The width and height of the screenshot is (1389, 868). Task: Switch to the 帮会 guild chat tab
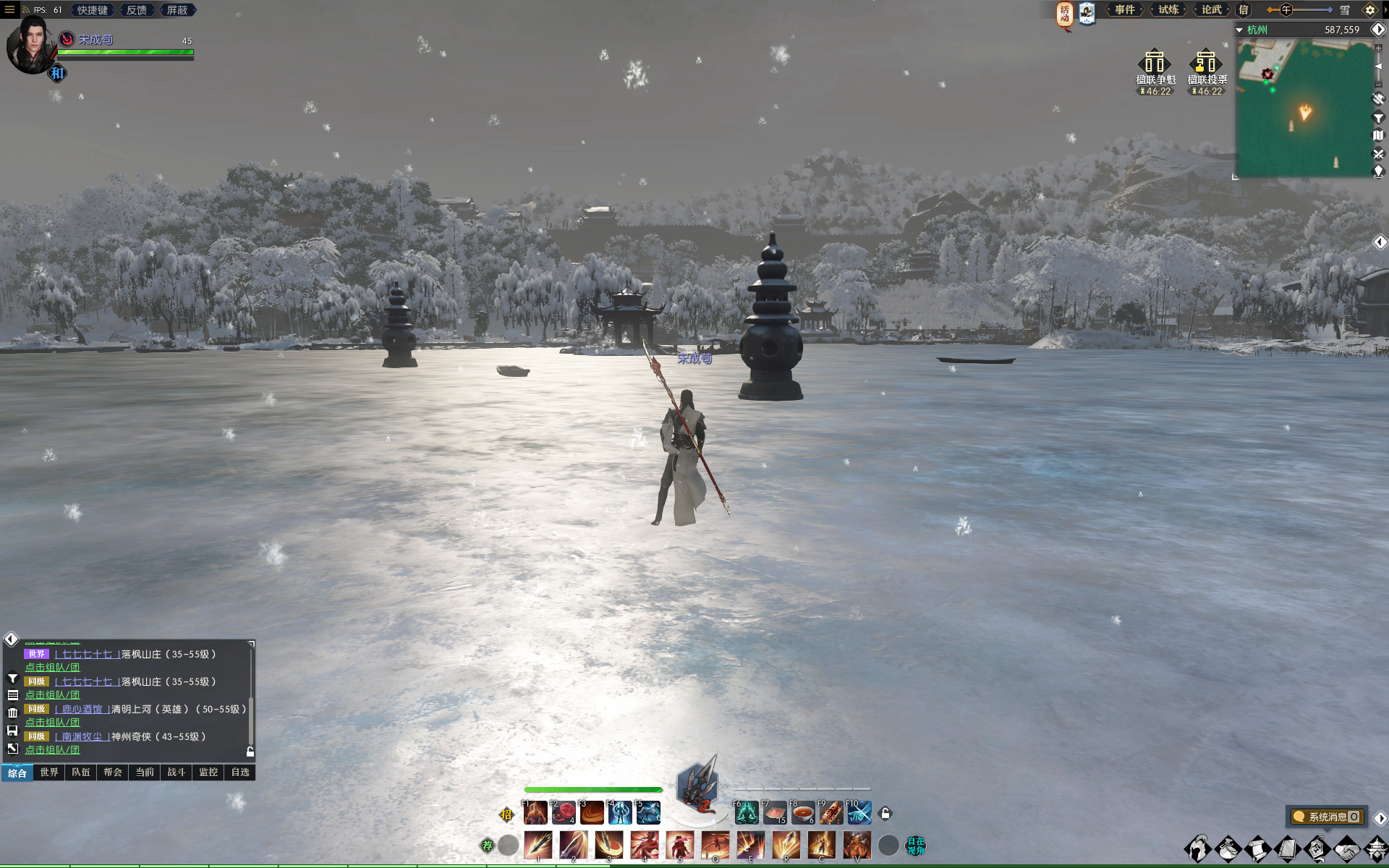113,773
